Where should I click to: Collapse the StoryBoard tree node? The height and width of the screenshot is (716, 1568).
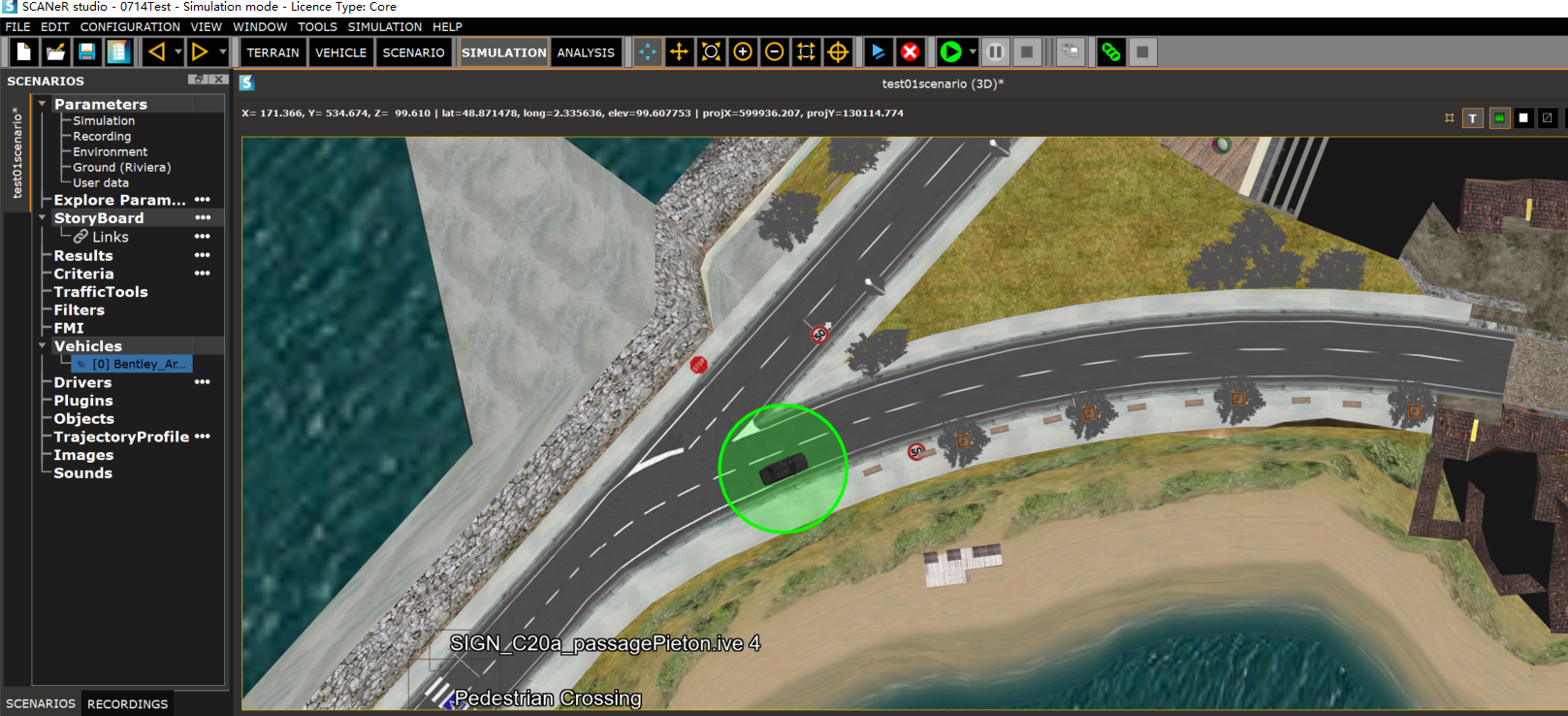click(x=42, y=218)
